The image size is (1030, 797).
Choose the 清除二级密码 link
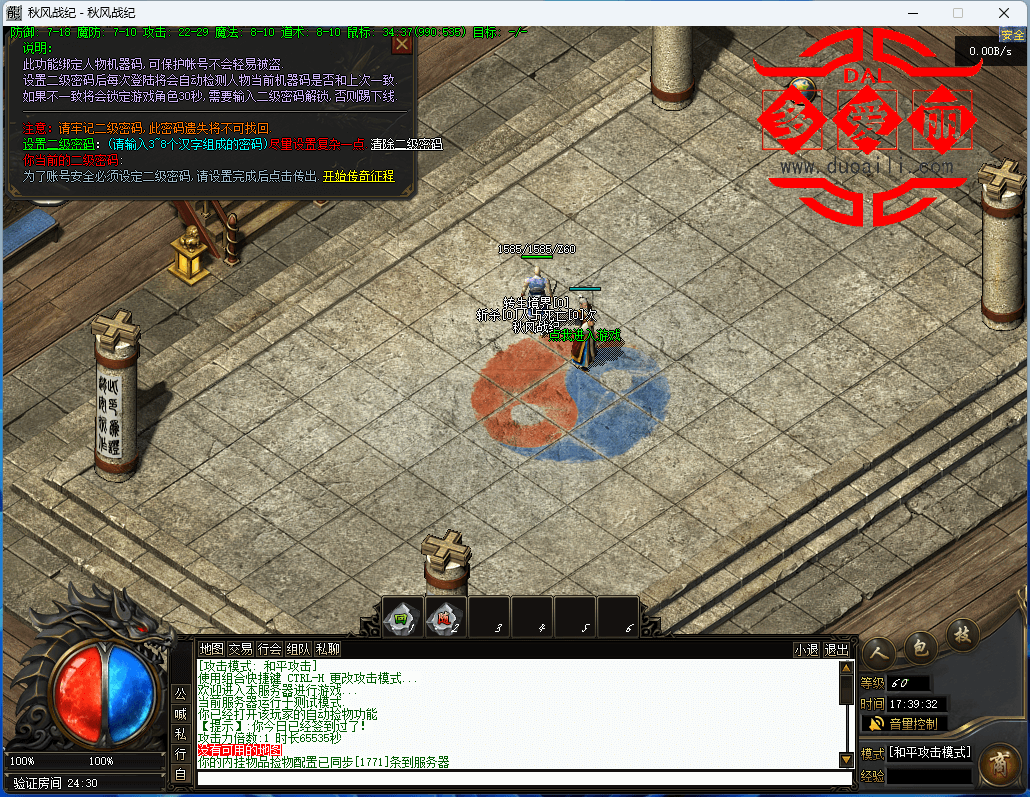[406, 144]
